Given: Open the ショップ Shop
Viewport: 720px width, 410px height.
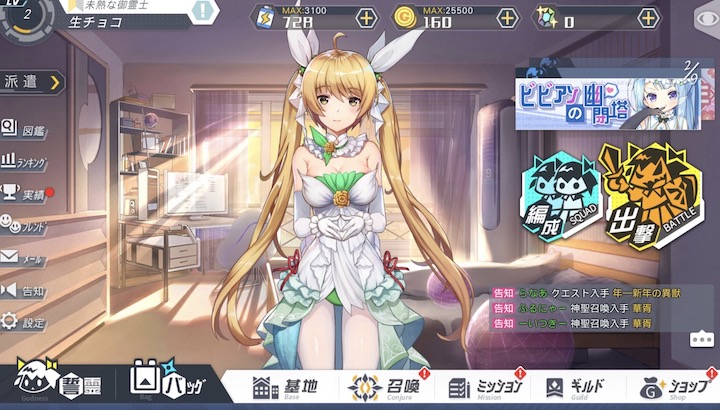Looking at the screenshot, I should 673,387.
